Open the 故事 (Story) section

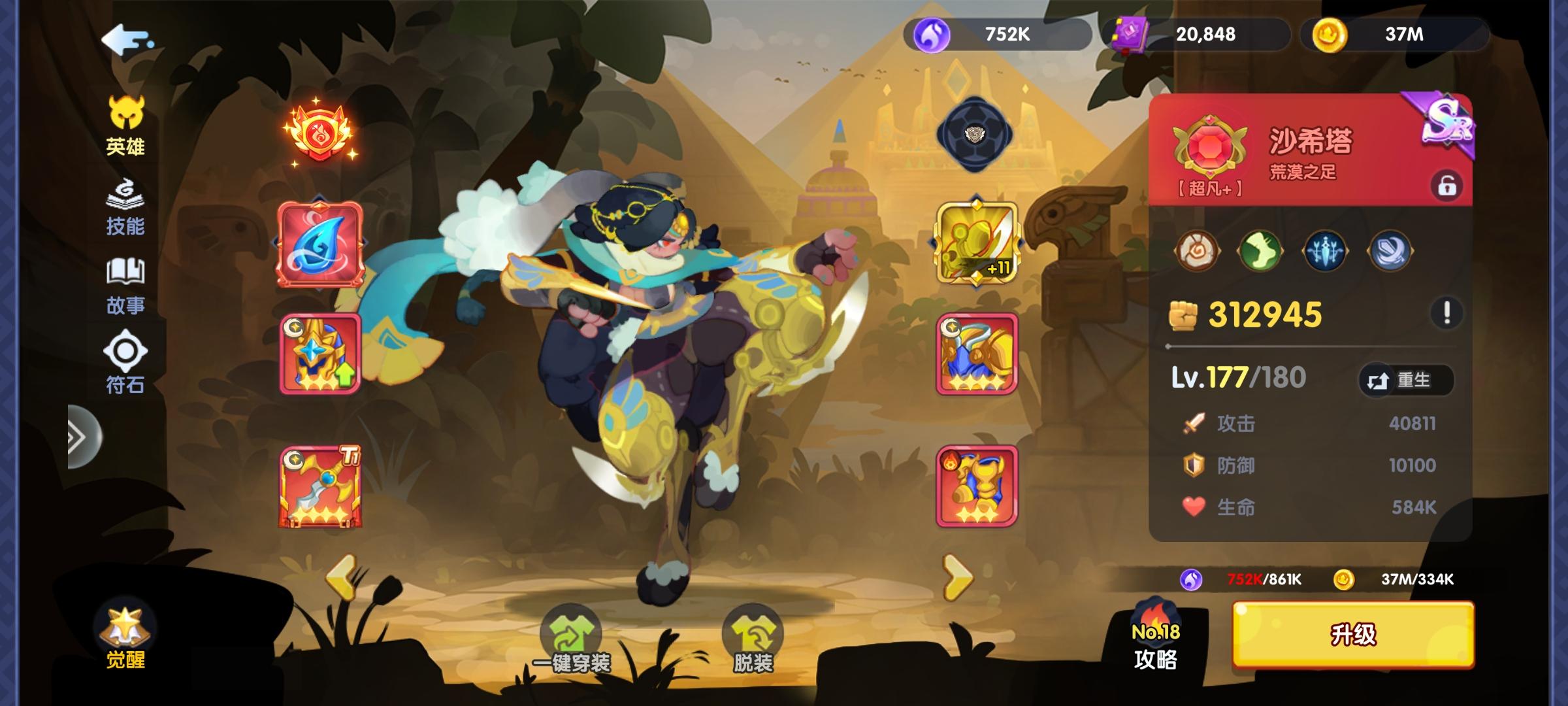tap(126, 288)
